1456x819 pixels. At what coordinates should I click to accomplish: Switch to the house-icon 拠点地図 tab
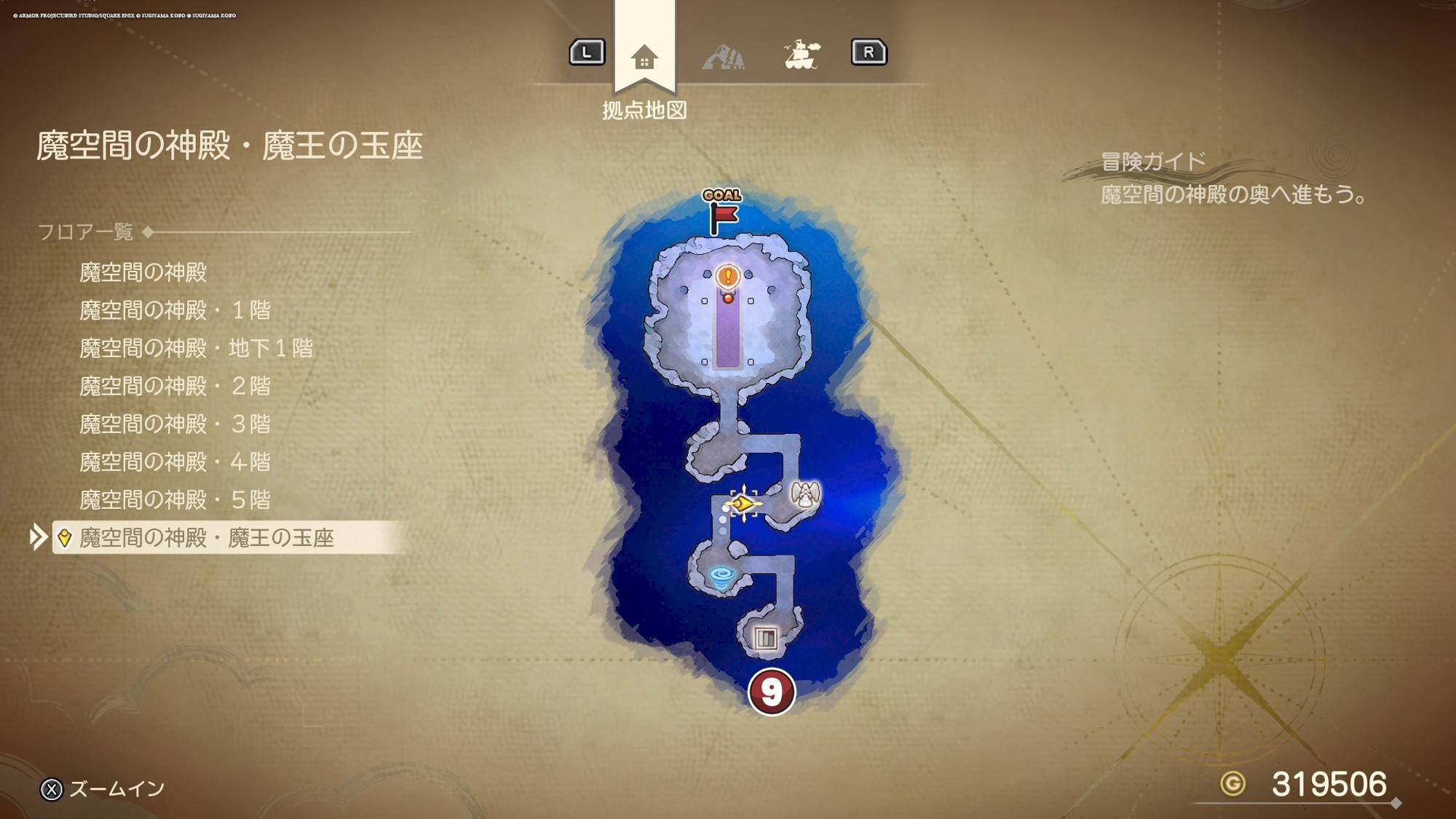point(644,57)
